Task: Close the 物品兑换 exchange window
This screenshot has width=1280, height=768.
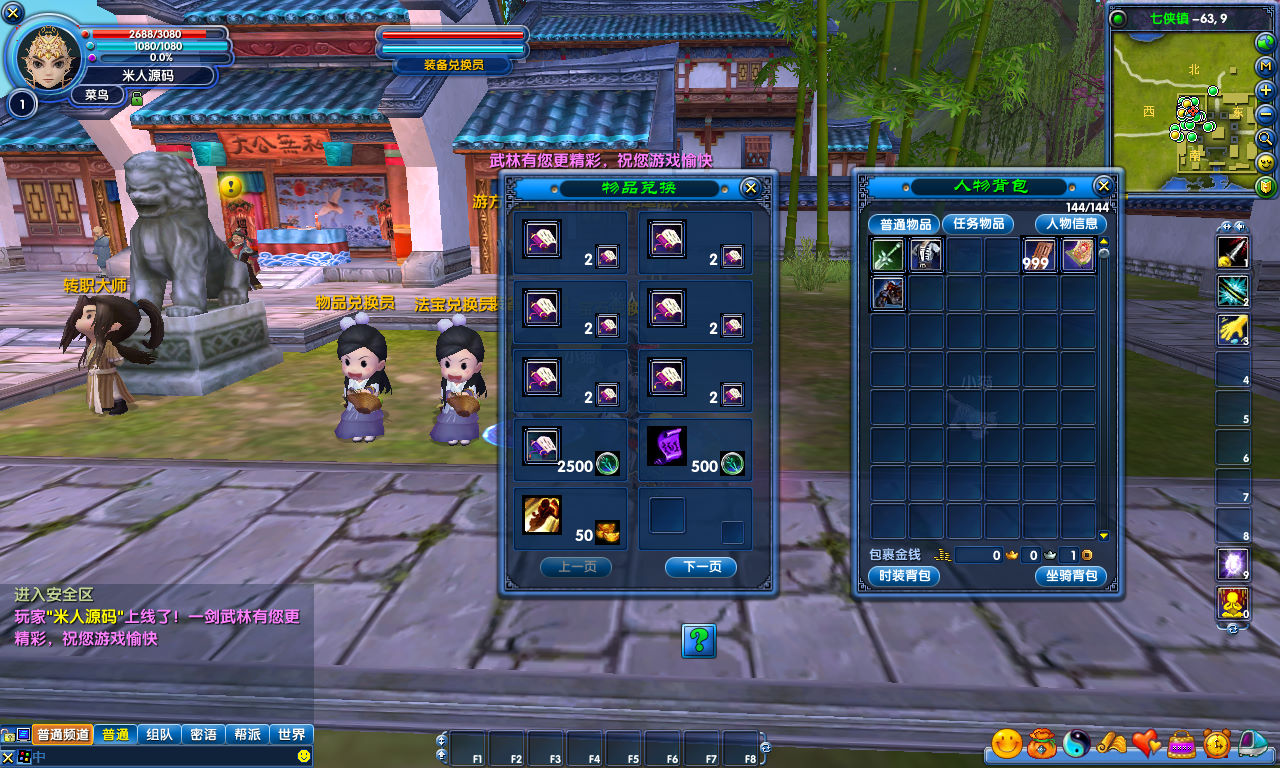Action: click(x=750, y=188)
